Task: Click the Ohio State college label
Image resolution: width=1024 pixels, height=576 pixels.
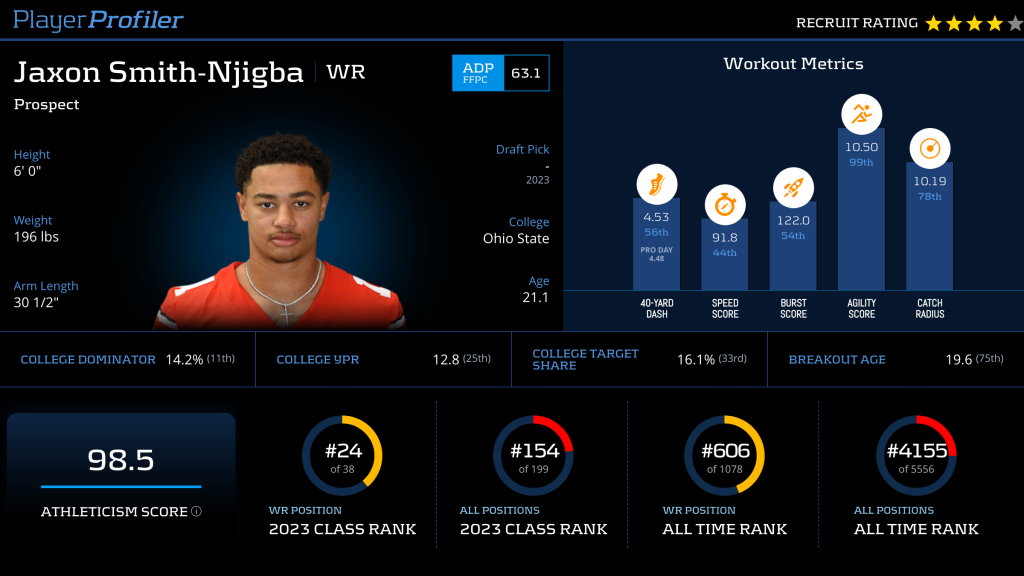Action: (x=516, y=239)
